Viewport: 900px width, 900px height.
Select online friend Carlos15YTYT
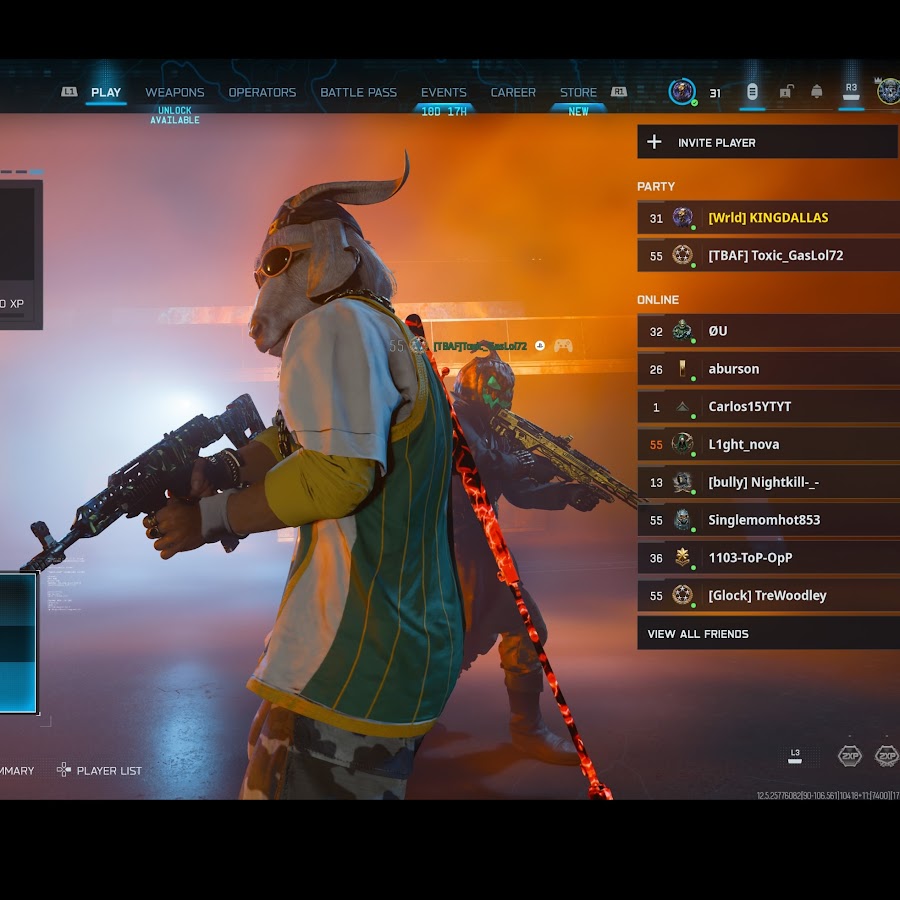767,407
